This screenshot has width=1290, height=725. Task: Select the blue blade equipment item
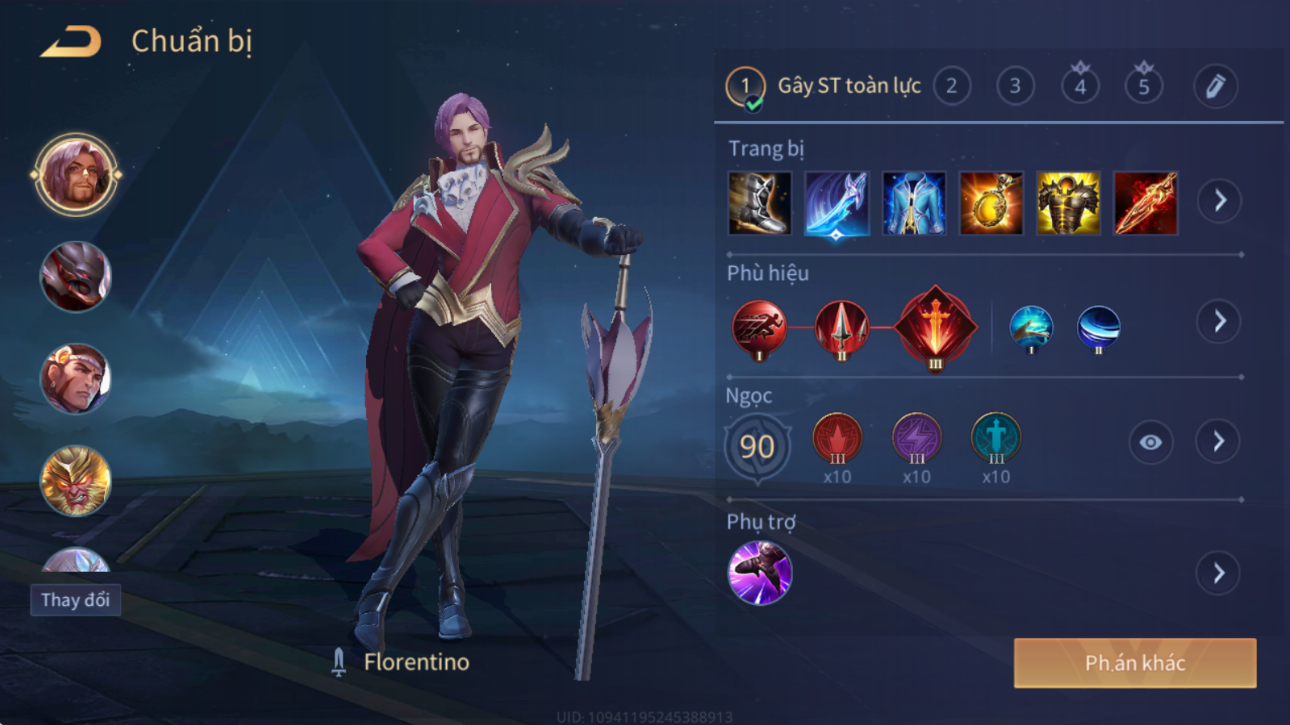837,203
